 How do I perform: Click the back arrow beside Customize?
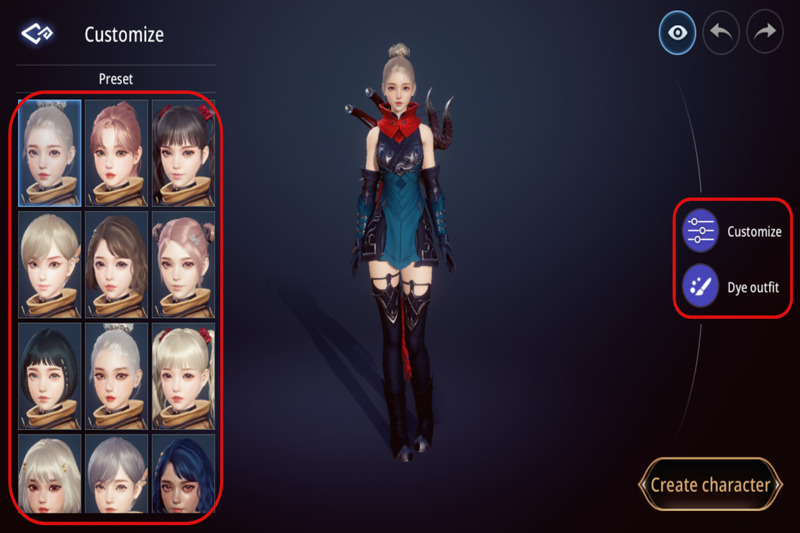click(36, 34)
